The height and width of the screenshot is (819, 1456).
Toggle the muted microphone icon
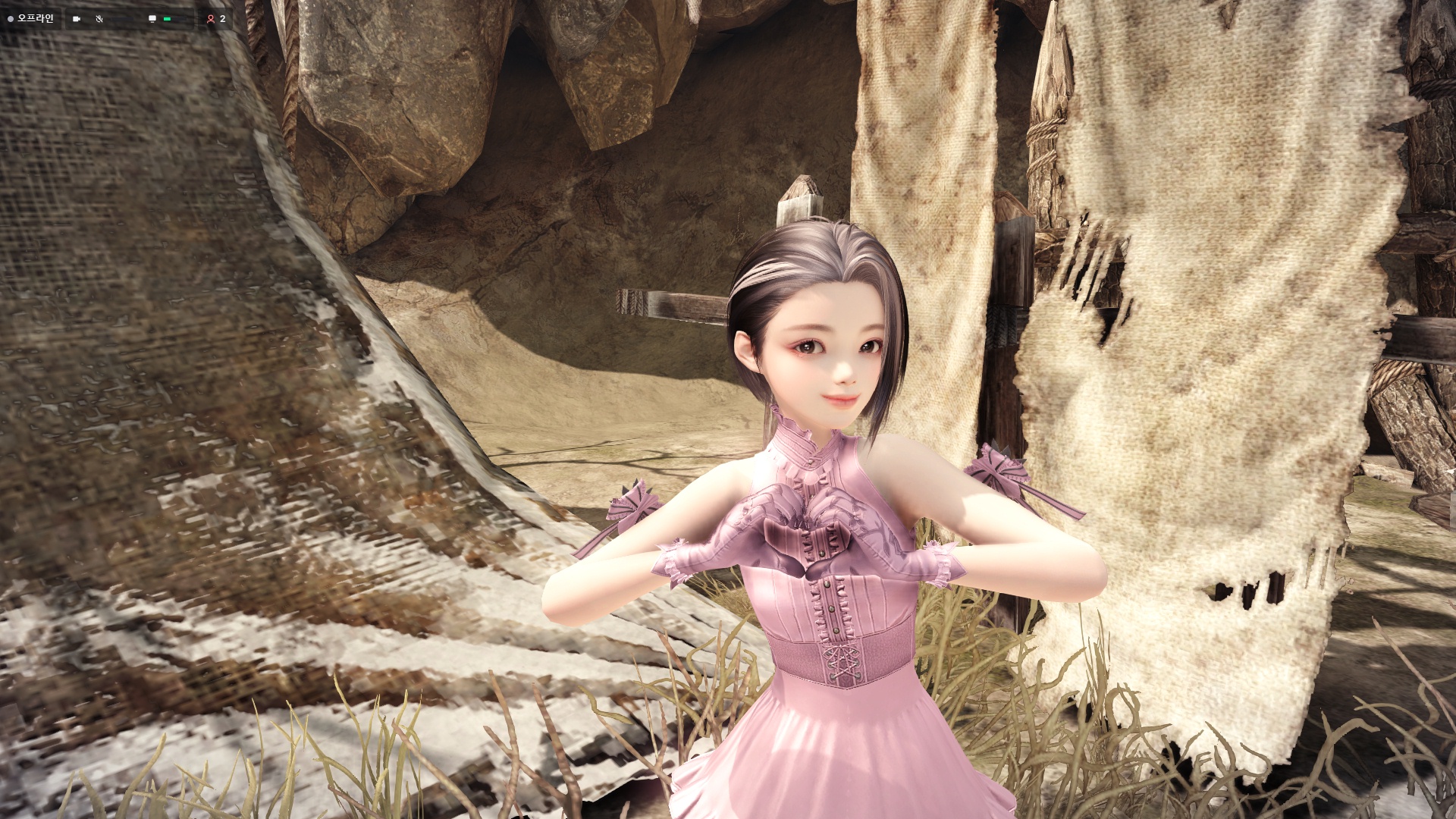99,19
